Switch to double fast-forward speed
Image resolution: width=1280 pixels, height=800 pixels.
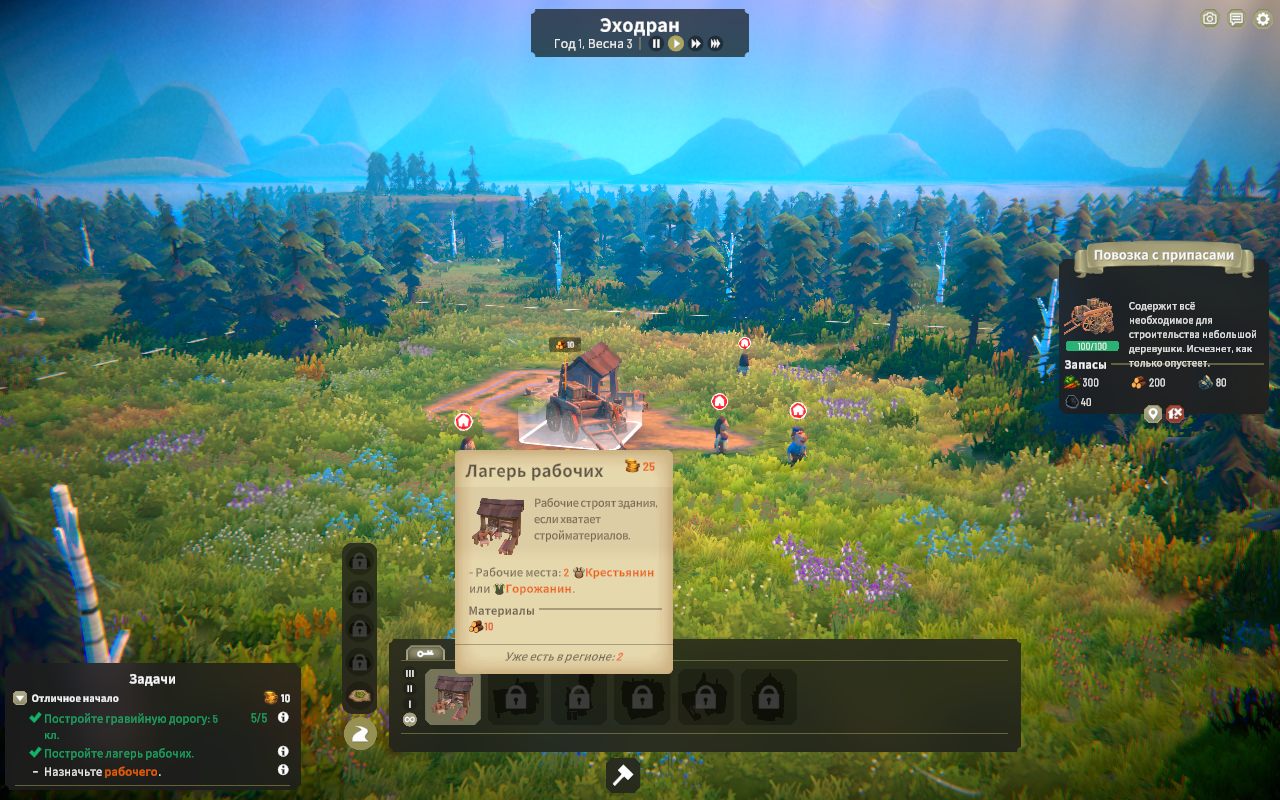[x=696, y=44]
